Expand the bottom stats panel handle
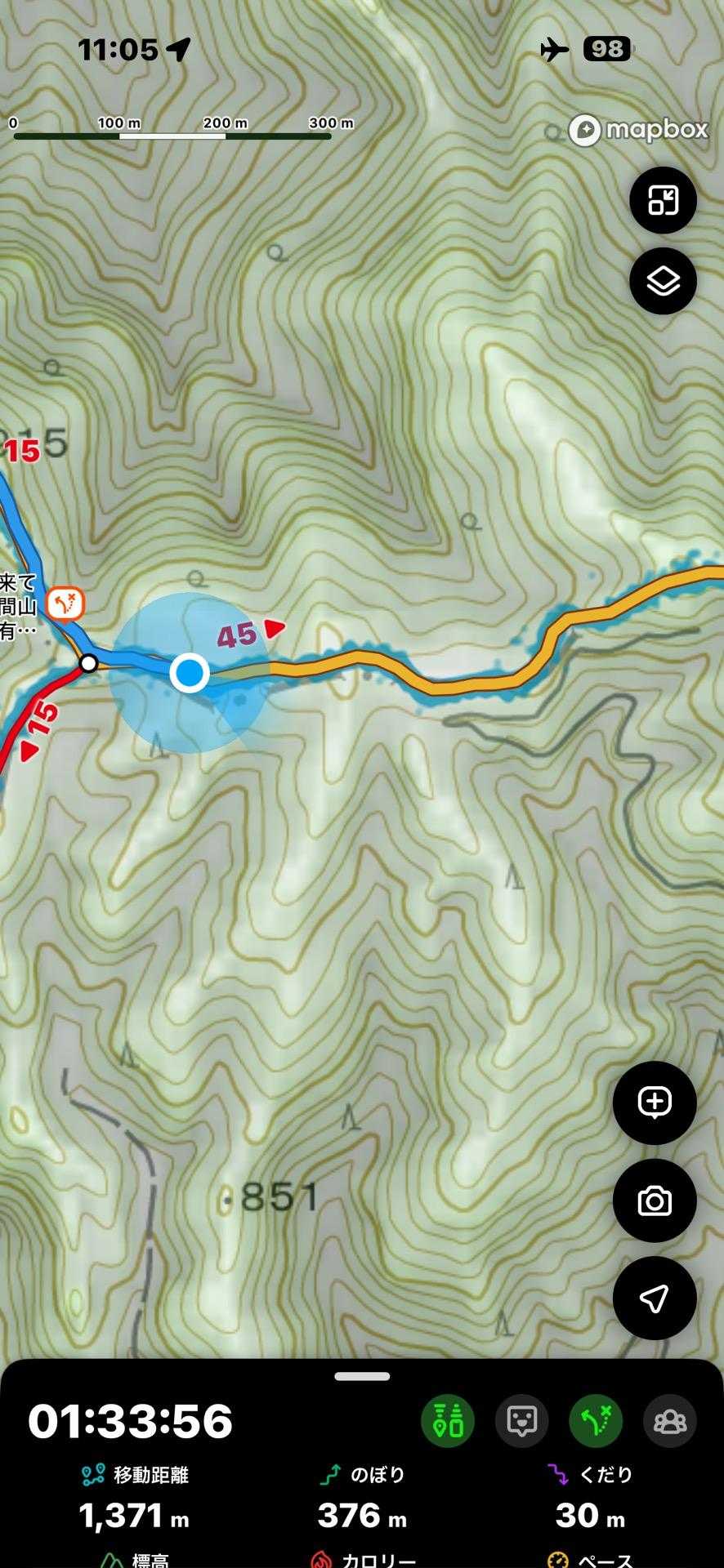The image size is (724, 1568). point(362,1376)
